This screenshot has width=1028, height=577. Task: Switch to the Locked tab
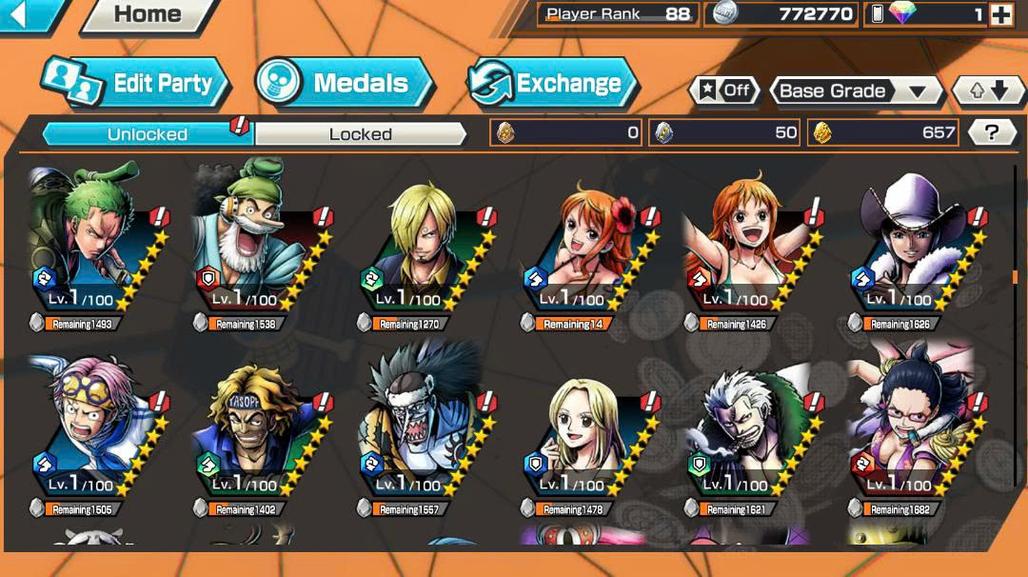(x=360, y=133)
